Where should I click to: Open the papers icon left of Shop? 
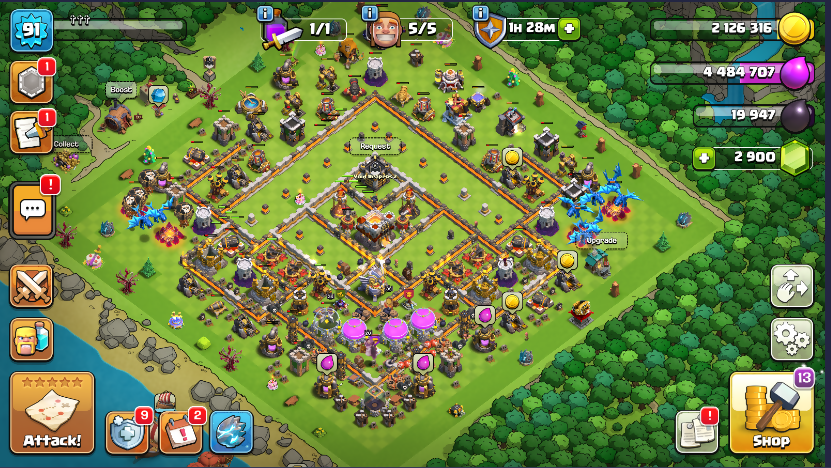click(696, 431)
